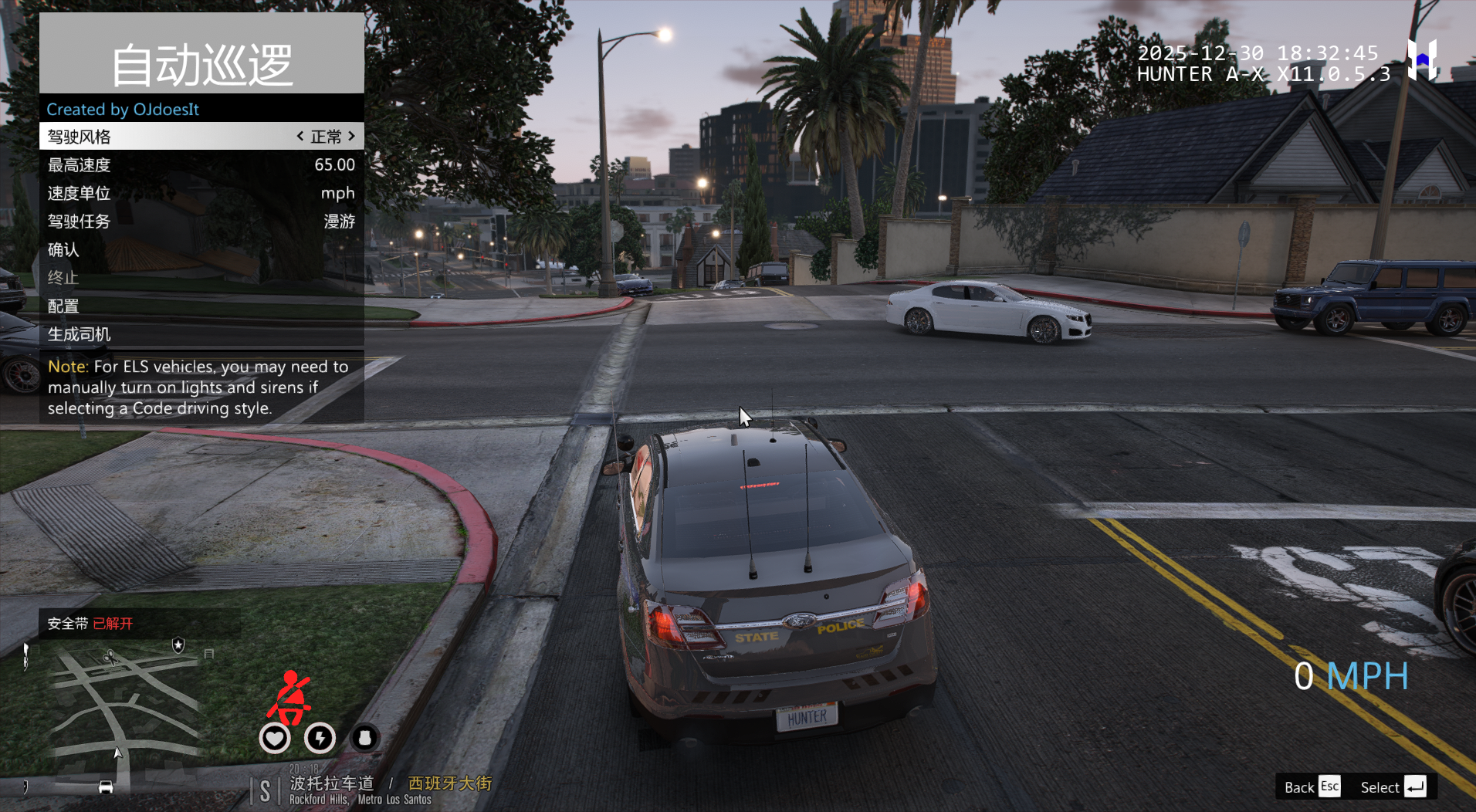Click the heart status icon
Image resolution: width=1476 pixels, height=812 pixels.
pos(275,739)
